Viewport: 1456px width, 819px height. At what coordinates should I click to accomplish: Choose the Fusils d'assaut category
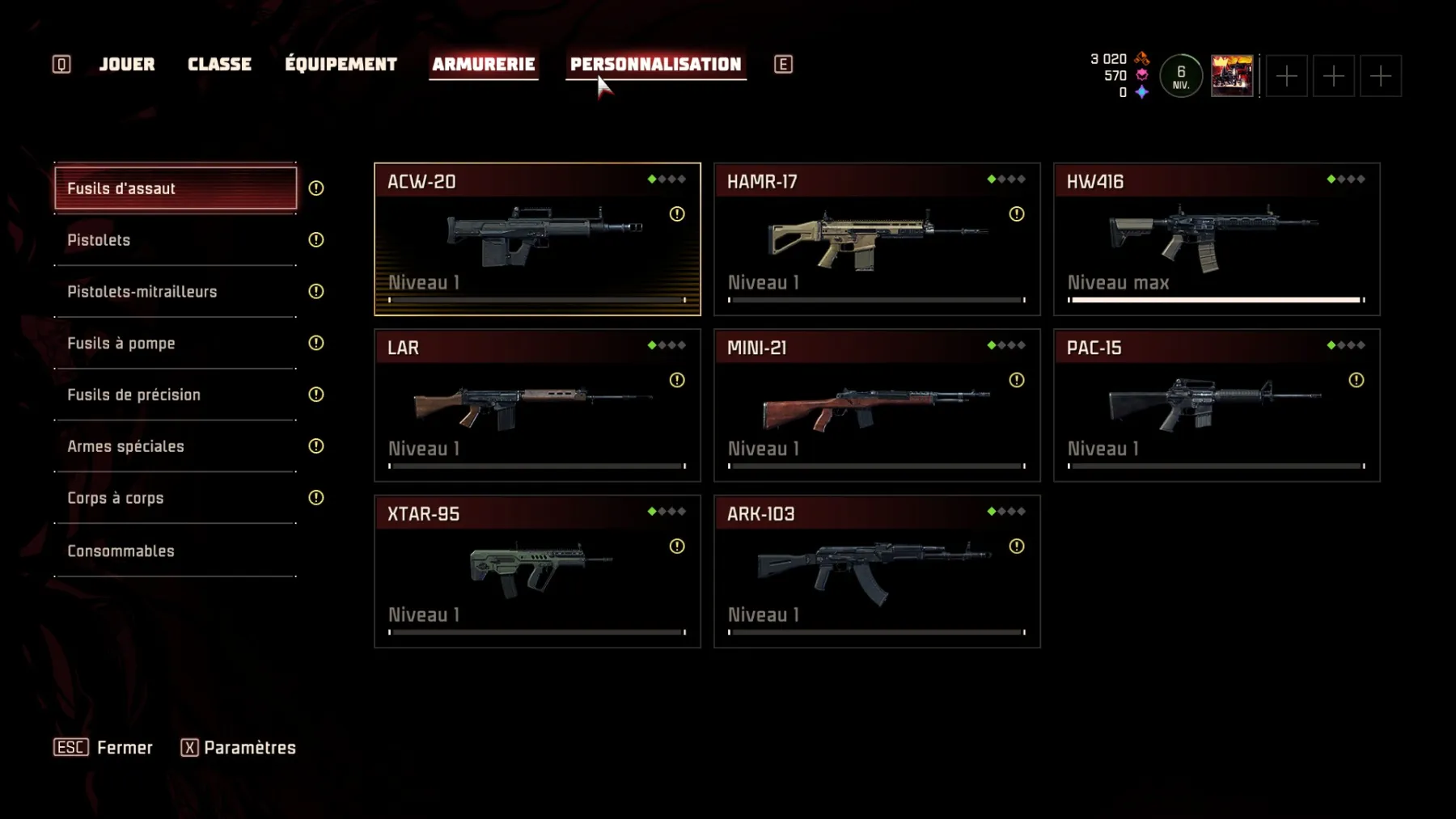pos(176,188)
